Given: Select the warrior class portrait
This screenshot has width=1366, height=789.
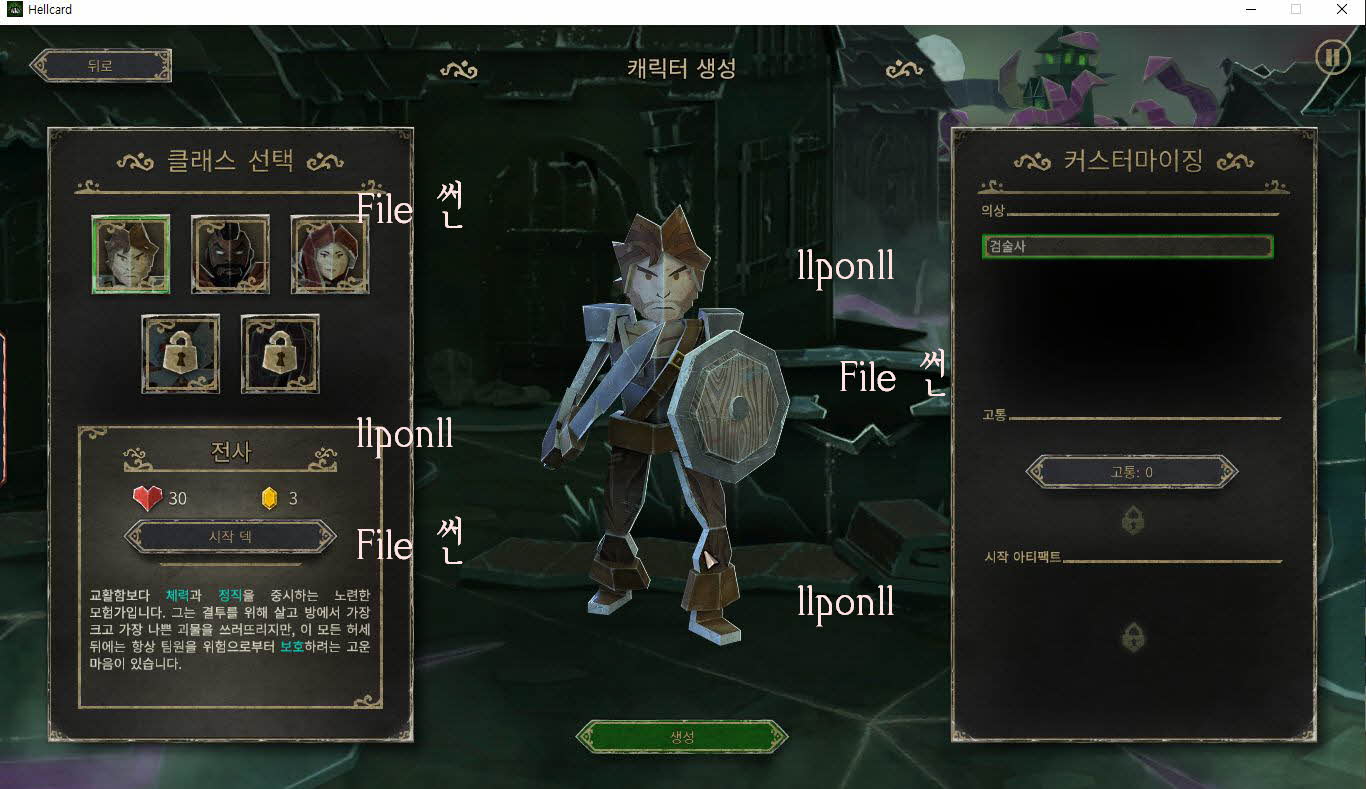Looking at the screenshot, I should point(131,254).
